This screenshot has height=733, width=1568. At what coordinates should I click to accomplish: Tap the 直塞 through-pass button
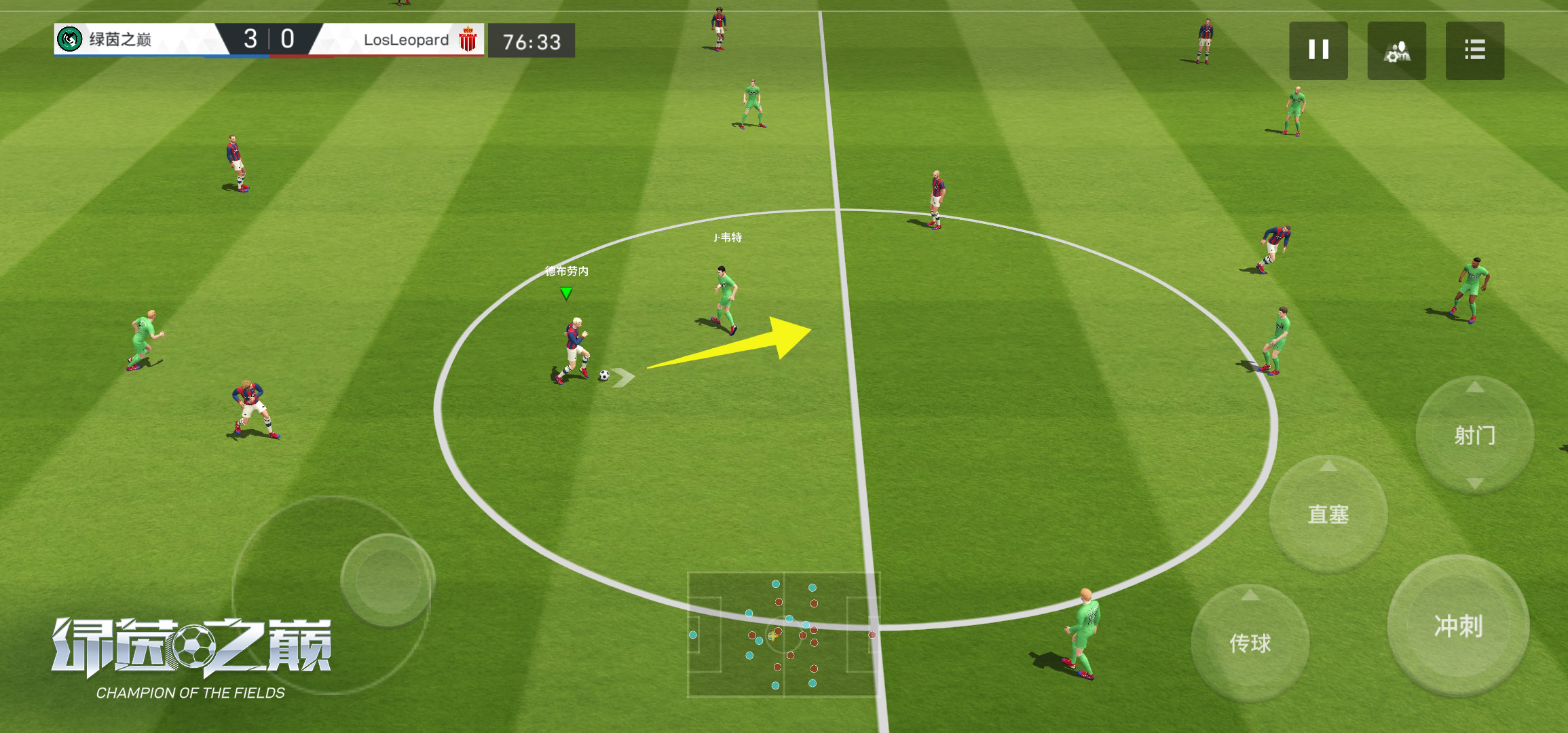(x=1328, y=514)
